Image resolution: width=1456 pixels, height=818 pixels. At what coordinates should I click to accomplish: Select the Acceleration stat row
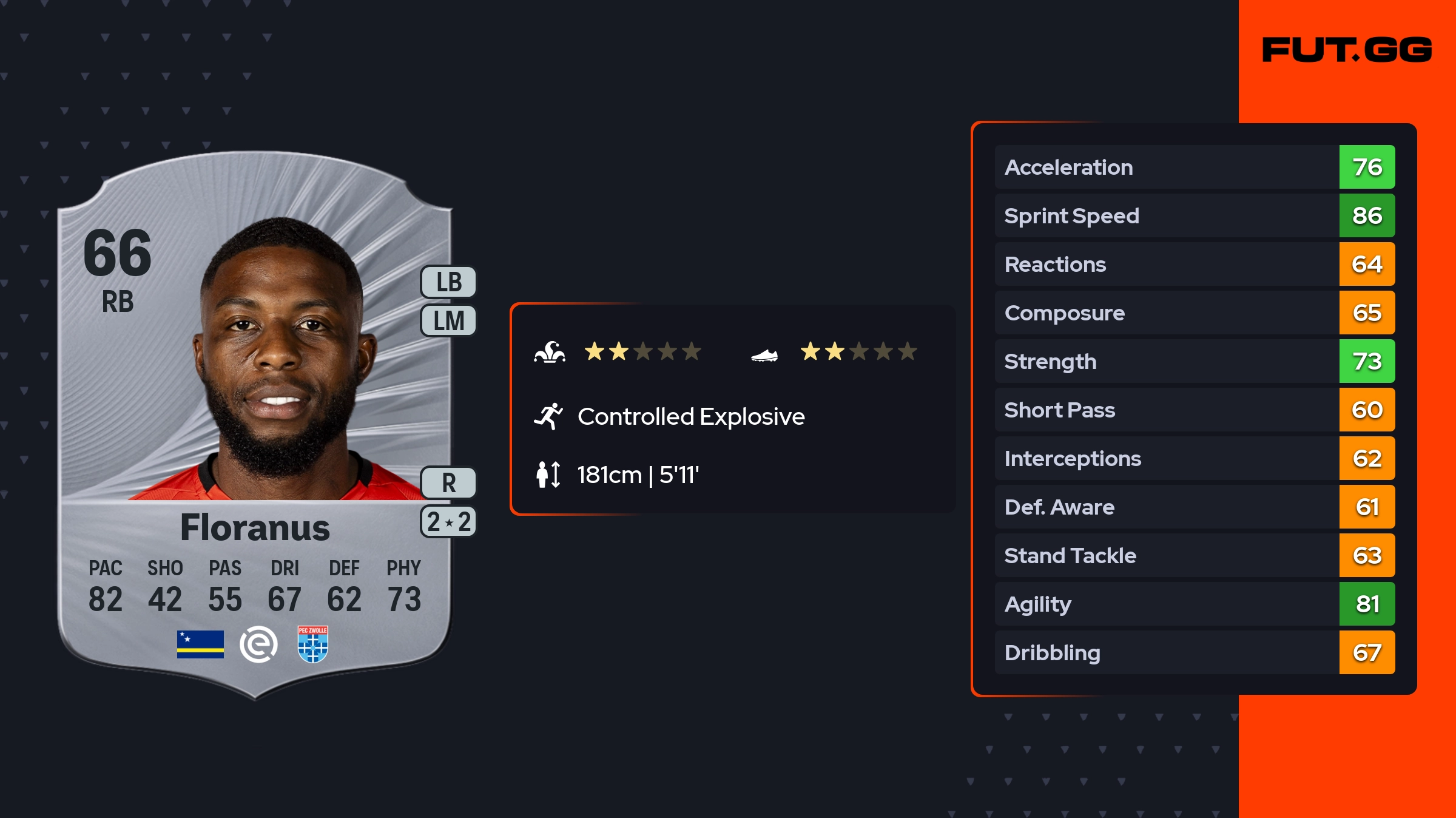coord(1194,167)
